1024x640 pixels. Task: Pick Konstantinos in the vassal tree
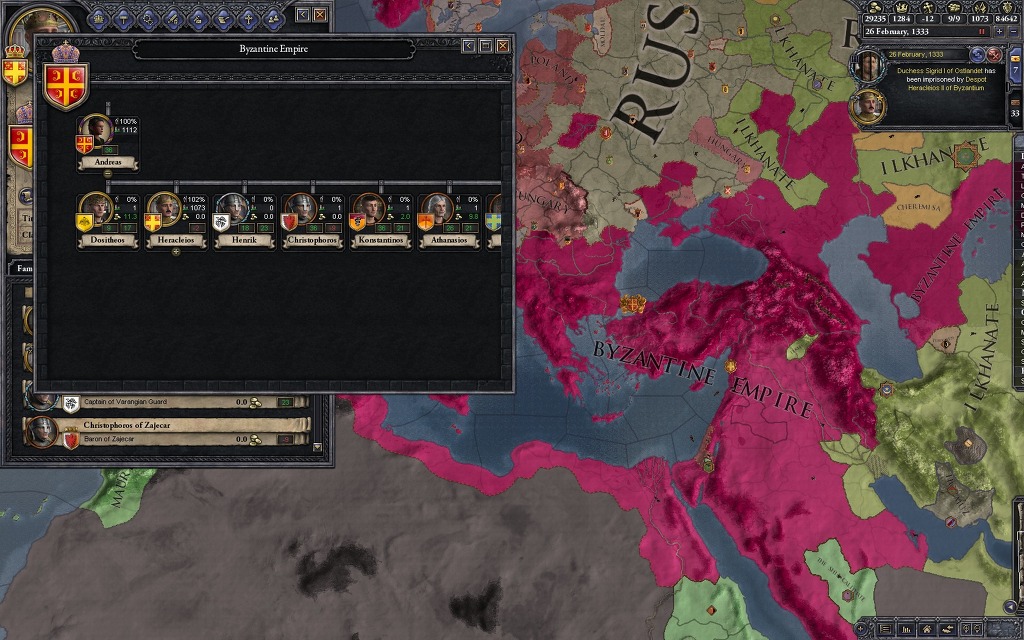369,210
